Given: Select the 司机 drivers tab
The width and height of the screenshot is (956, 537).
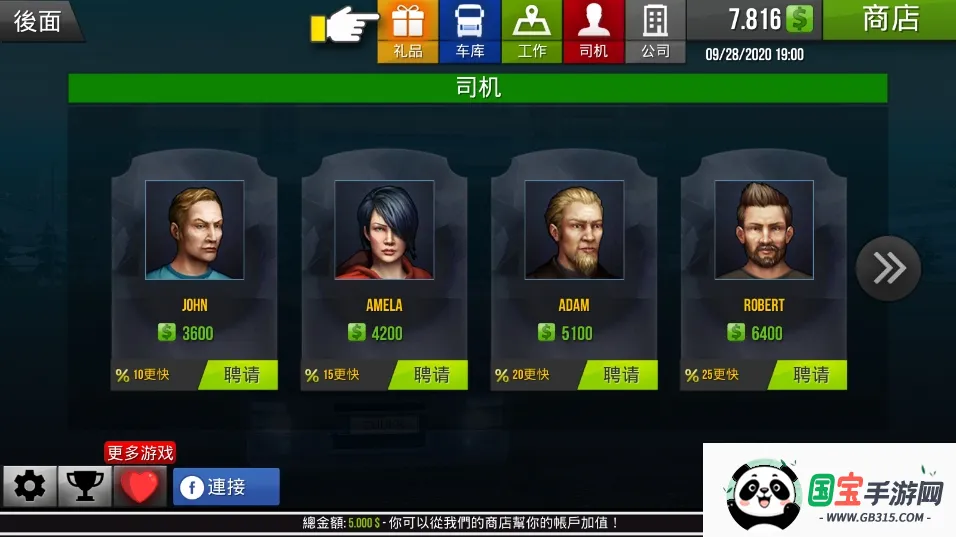Looking at the screenshot, I should (594, 31).
